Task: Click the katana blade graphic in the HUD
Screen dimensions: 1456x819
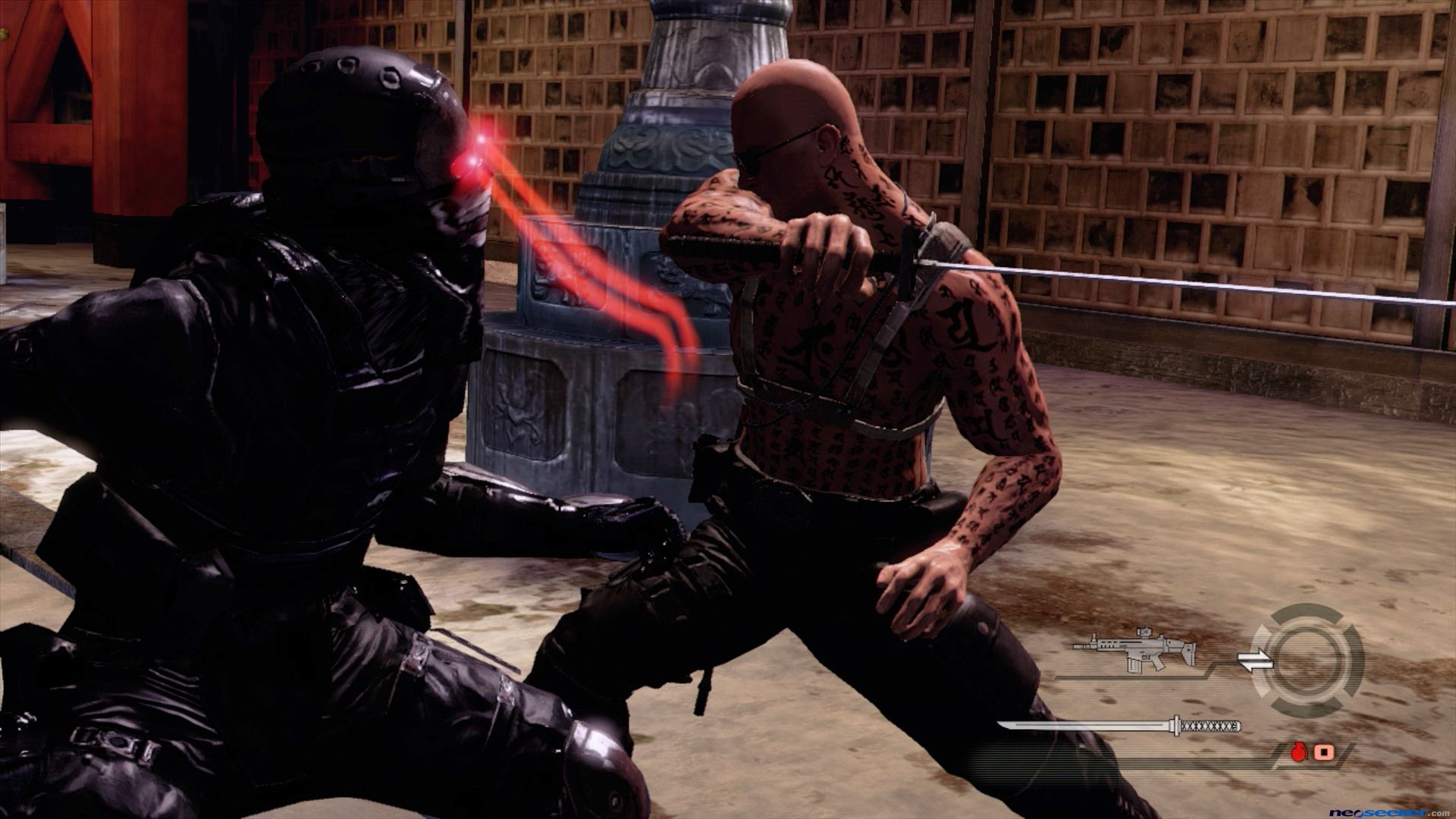Action: click(x=1084, y=726)
